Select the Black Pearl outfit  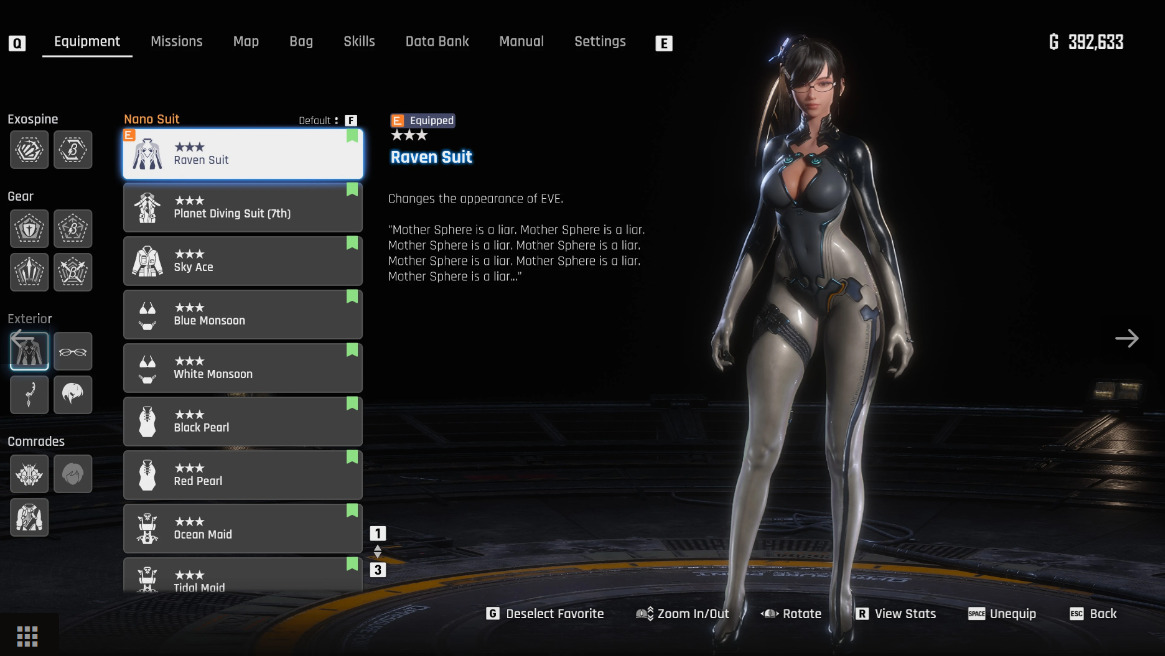point(243,421)
